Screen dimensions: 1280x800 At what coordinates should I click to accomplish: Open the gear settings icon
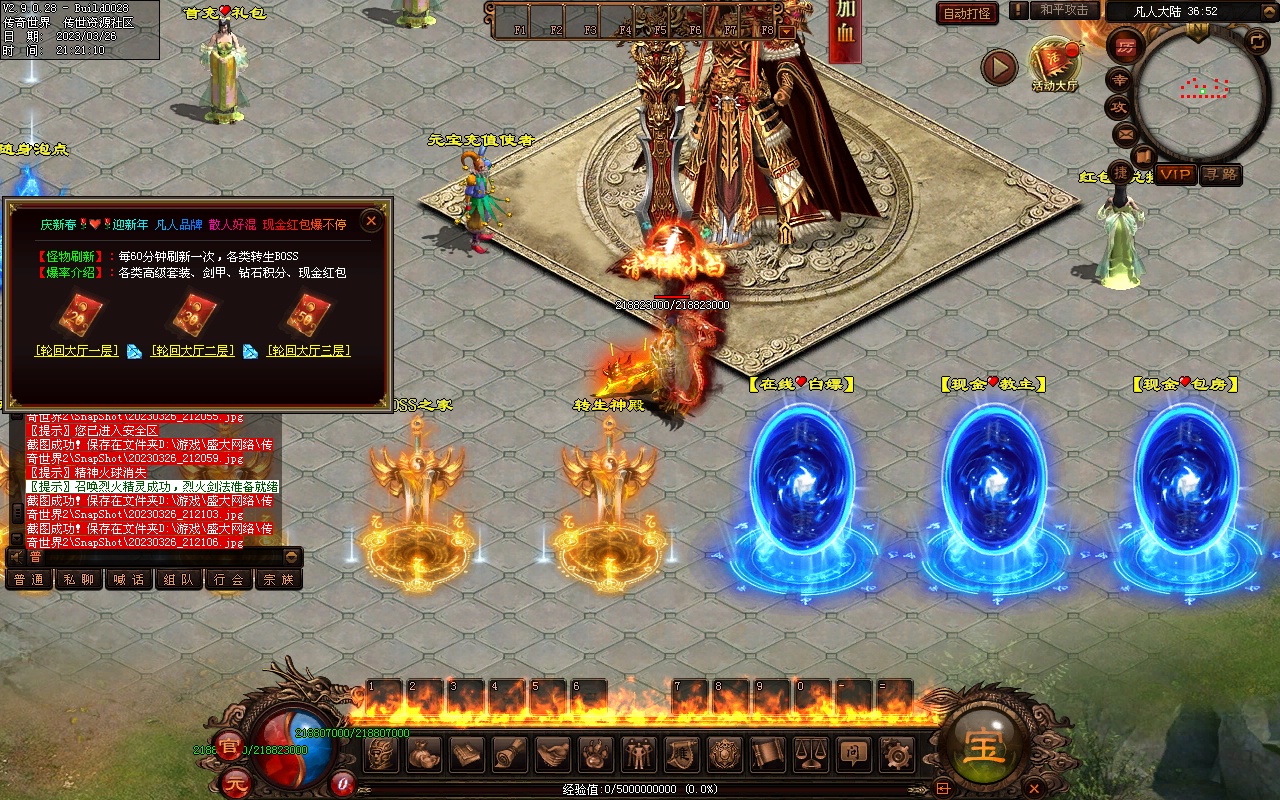897,753
